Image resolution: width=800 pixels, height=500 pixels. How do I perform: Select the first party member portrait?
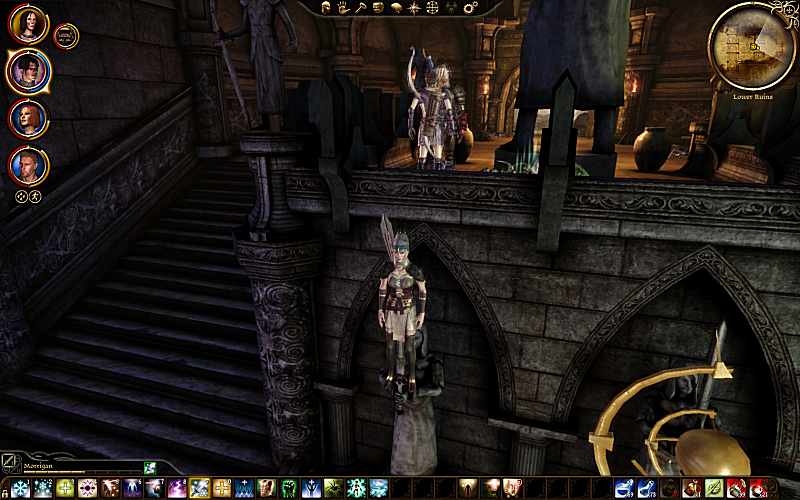tap(28, 24)
